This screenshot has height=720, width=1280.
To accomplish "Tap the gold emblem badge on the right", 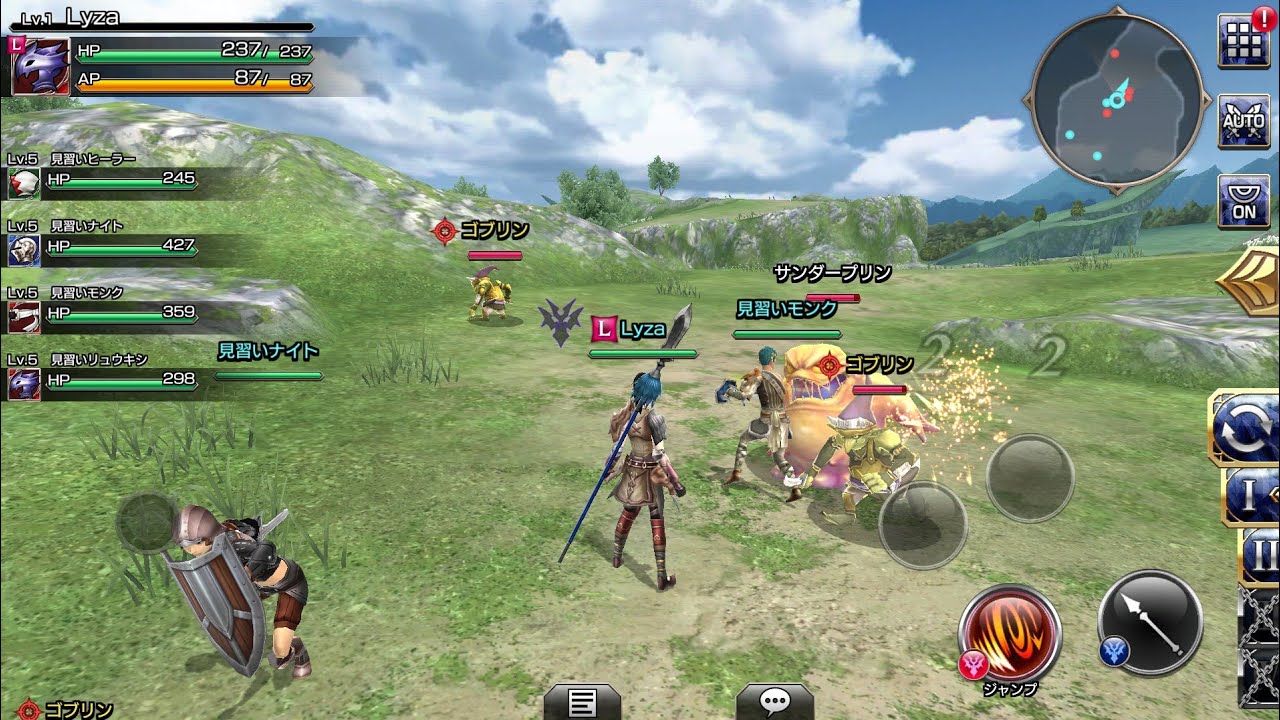I will click(x=1258, y=282).
